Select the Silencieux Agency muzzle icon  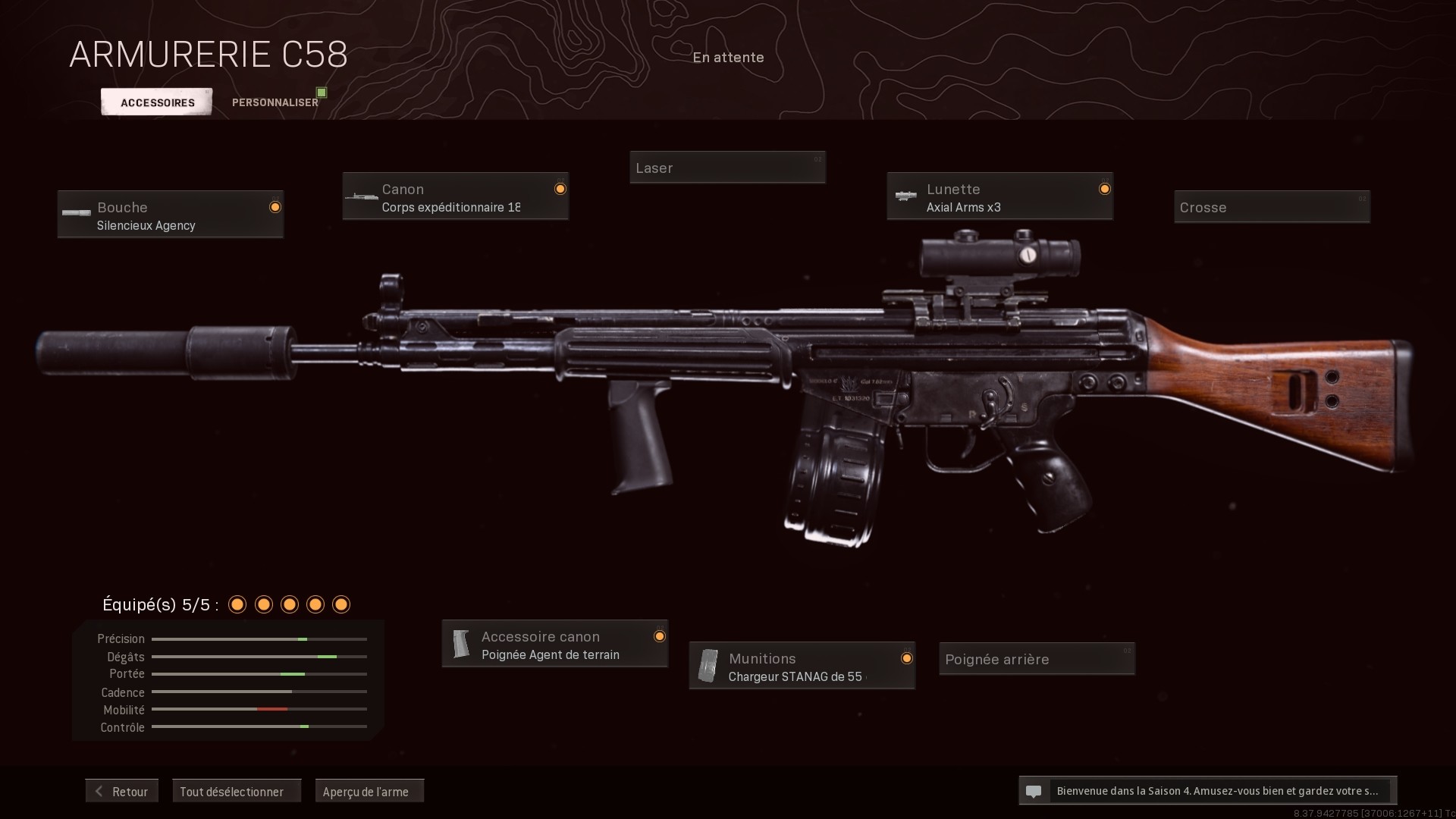coord(75,213)
